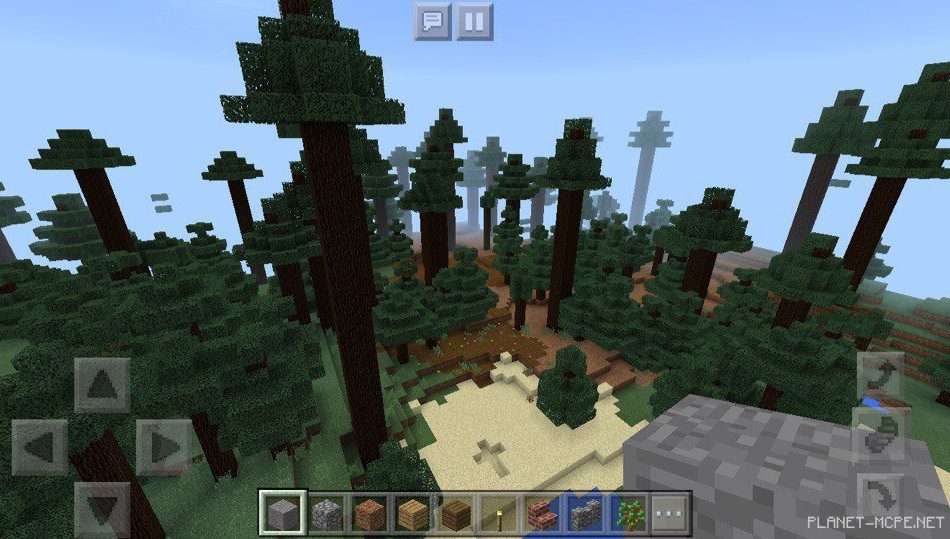The width and height of the screenshot is (950, 539).
Task: Pick the gray stone stairs slot
Action: click(585, 513)
